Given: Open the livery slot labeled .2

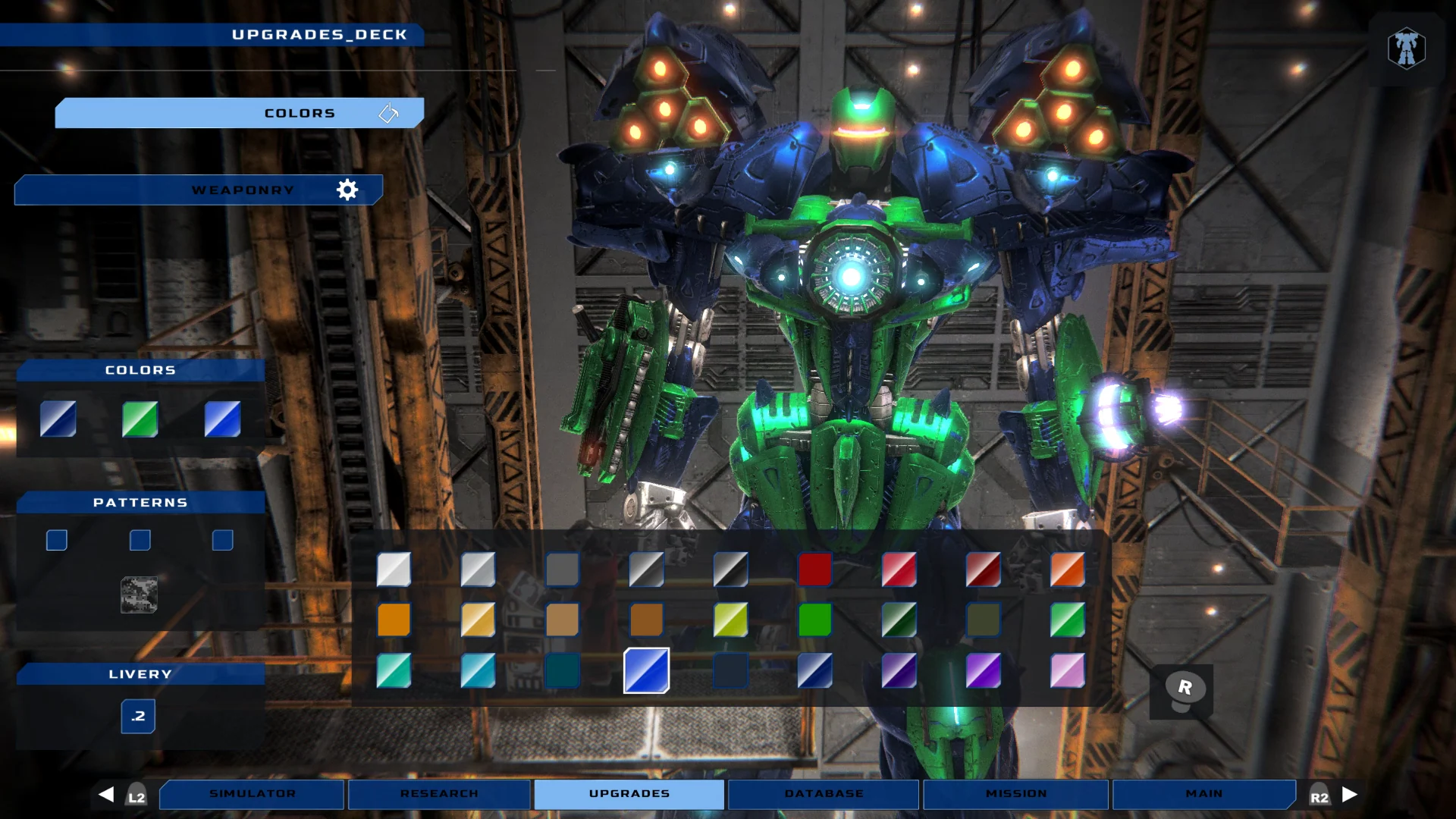Looking at the screenshot, I should coord(138,716).
